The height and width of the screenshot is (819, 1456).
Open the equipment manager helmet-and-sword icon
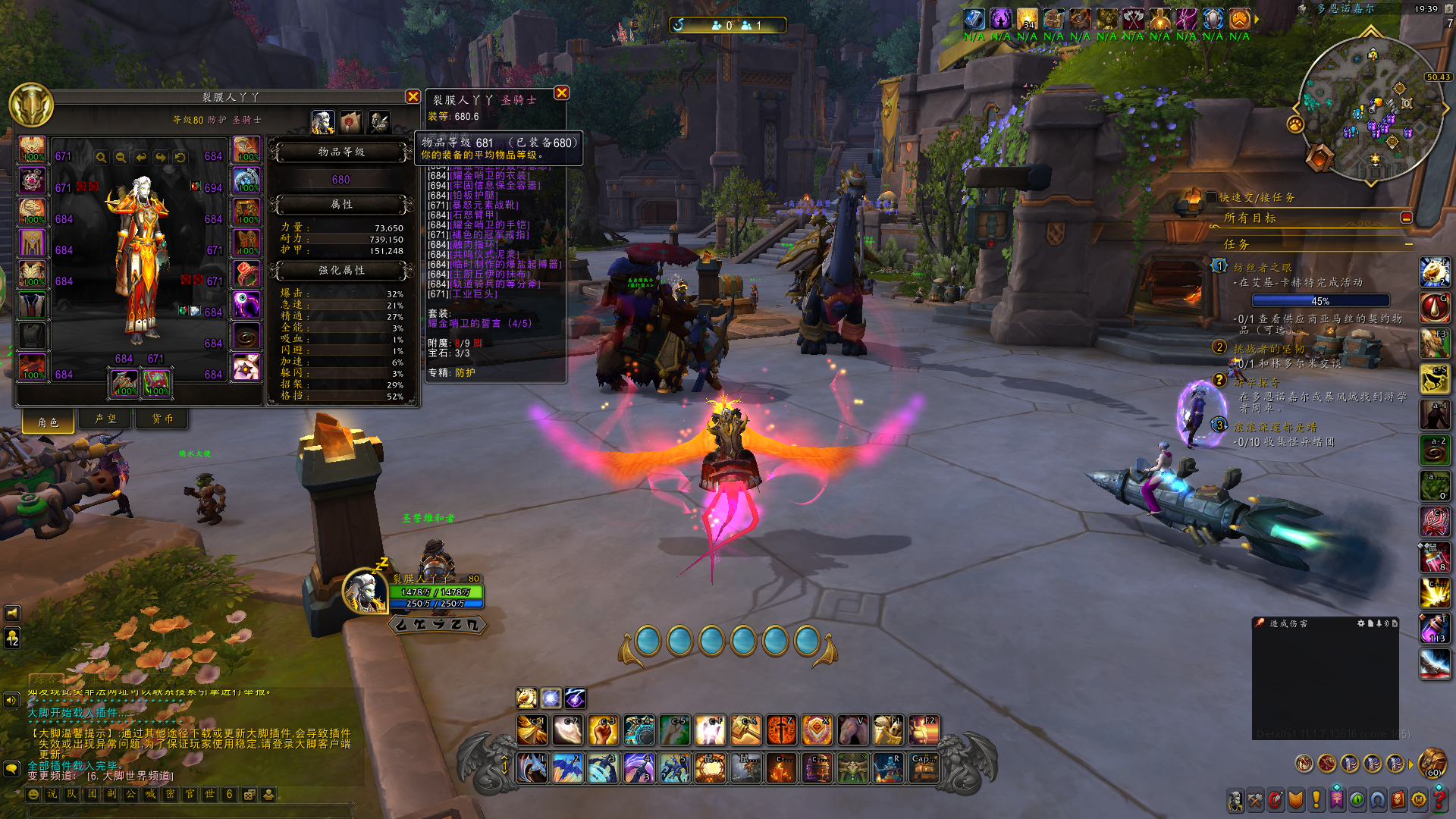[x=378, y=121]
